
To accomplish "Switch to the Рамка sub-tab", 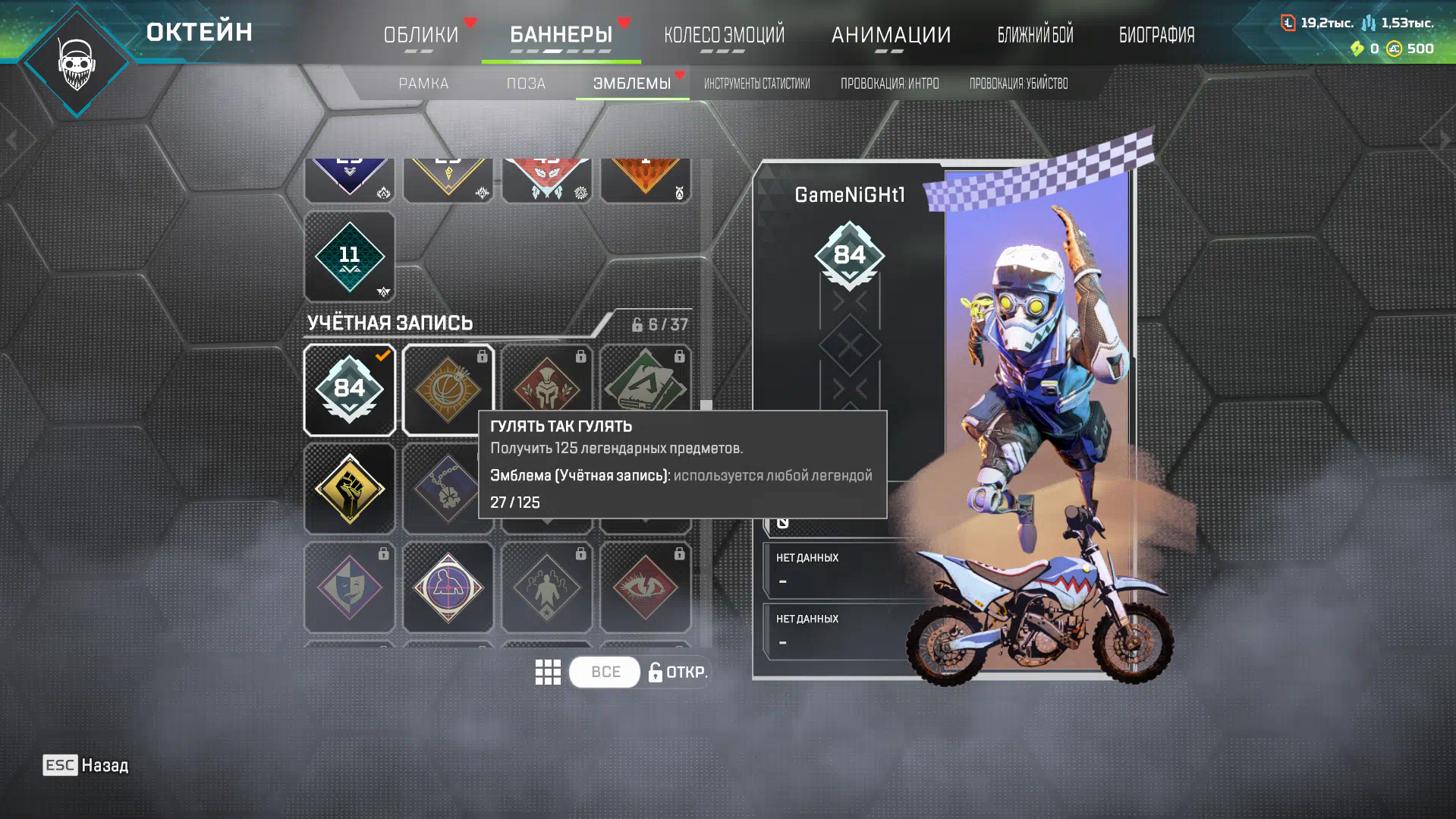I will tap(423, 83).
